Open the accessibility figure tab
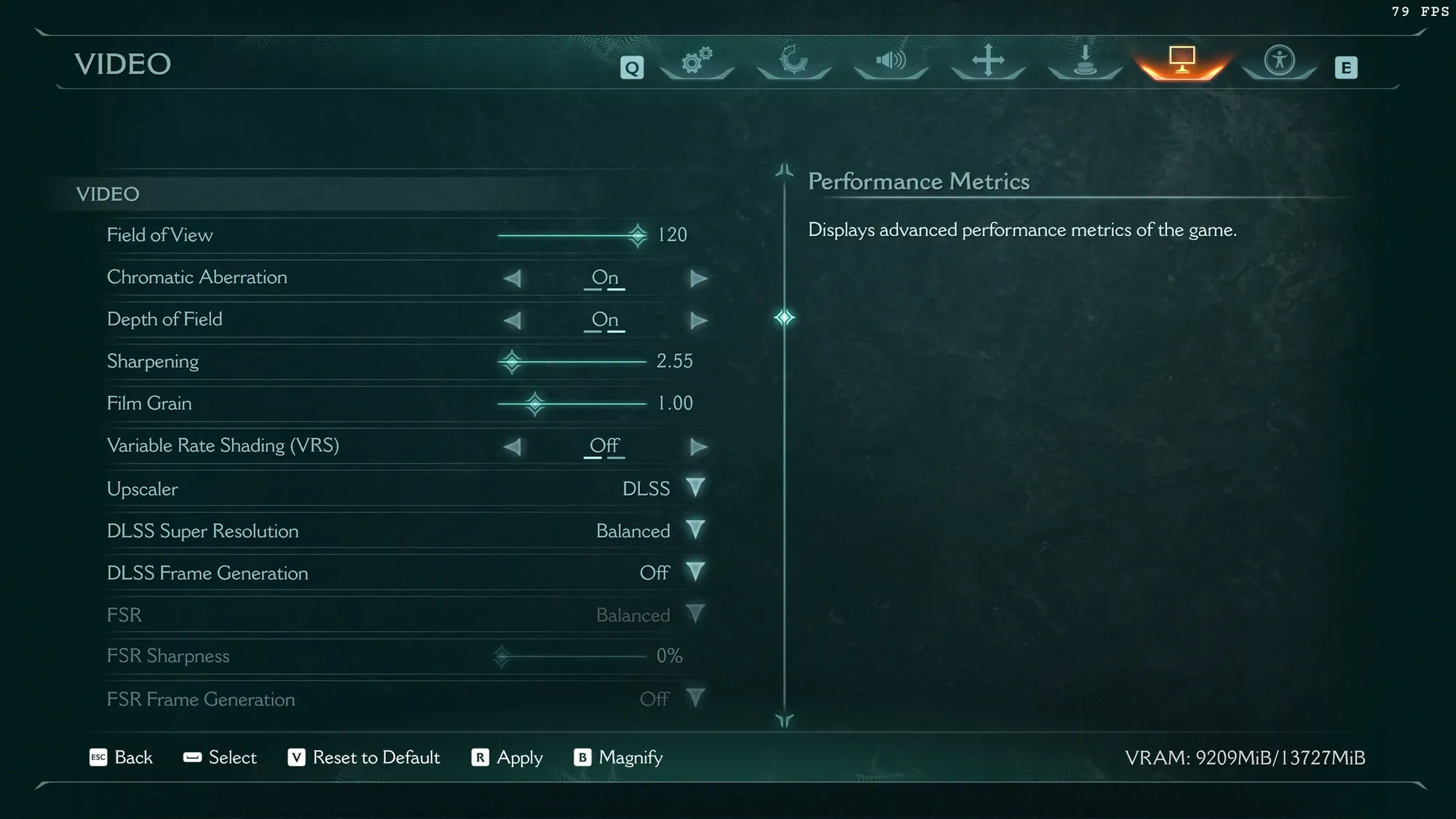Viewport: 1456px width, 819px height. (1279, 61)
